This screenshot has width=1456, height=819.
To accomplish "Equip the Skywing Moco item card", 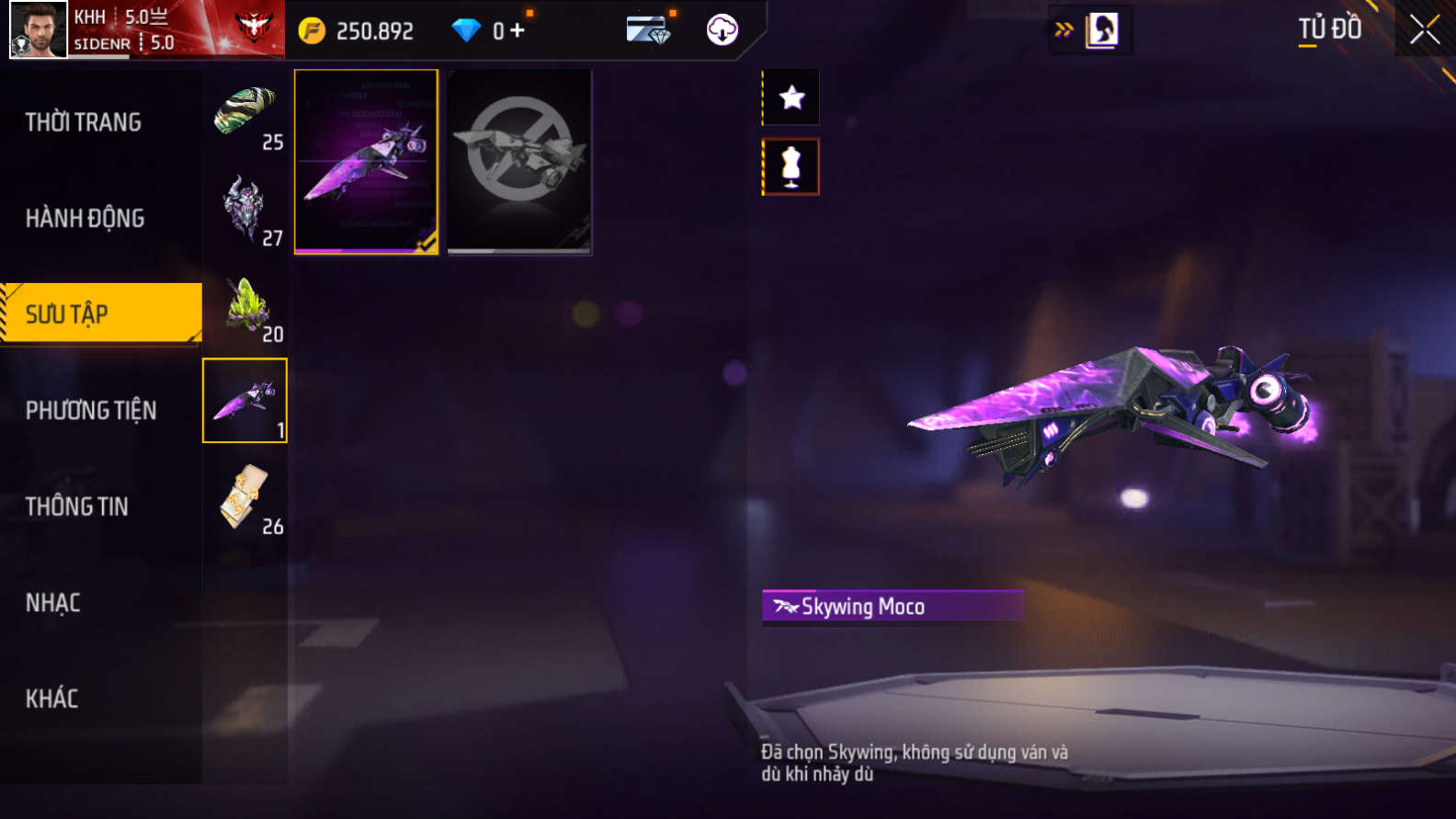I will [366, 161].
